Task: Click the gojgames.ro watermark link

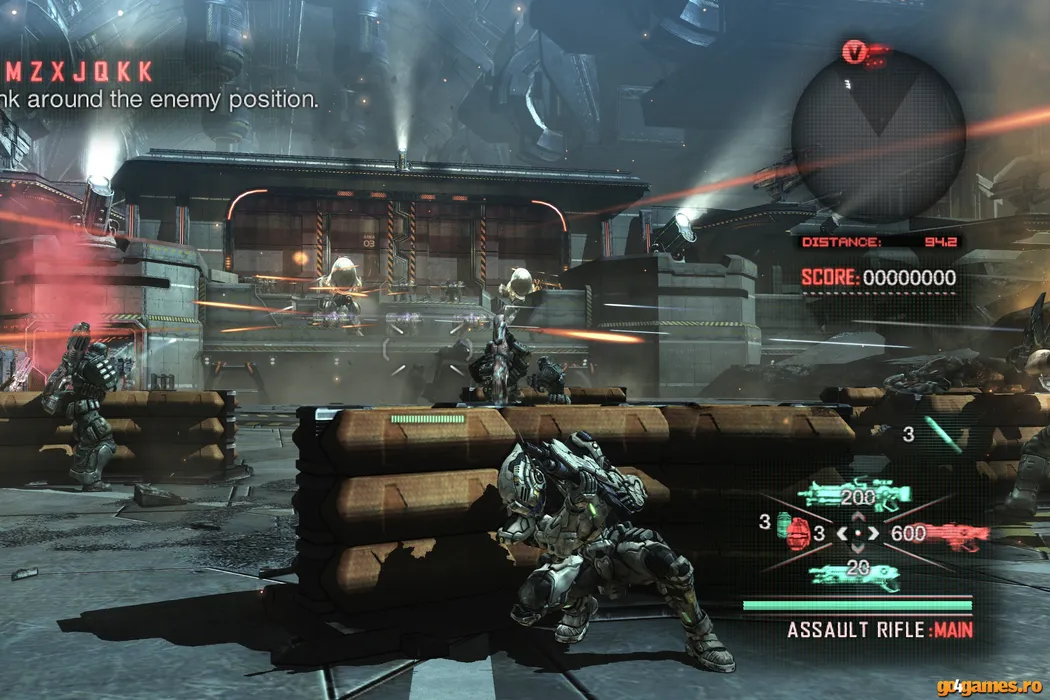Action: pyautogui.click(x=989, y=686)
